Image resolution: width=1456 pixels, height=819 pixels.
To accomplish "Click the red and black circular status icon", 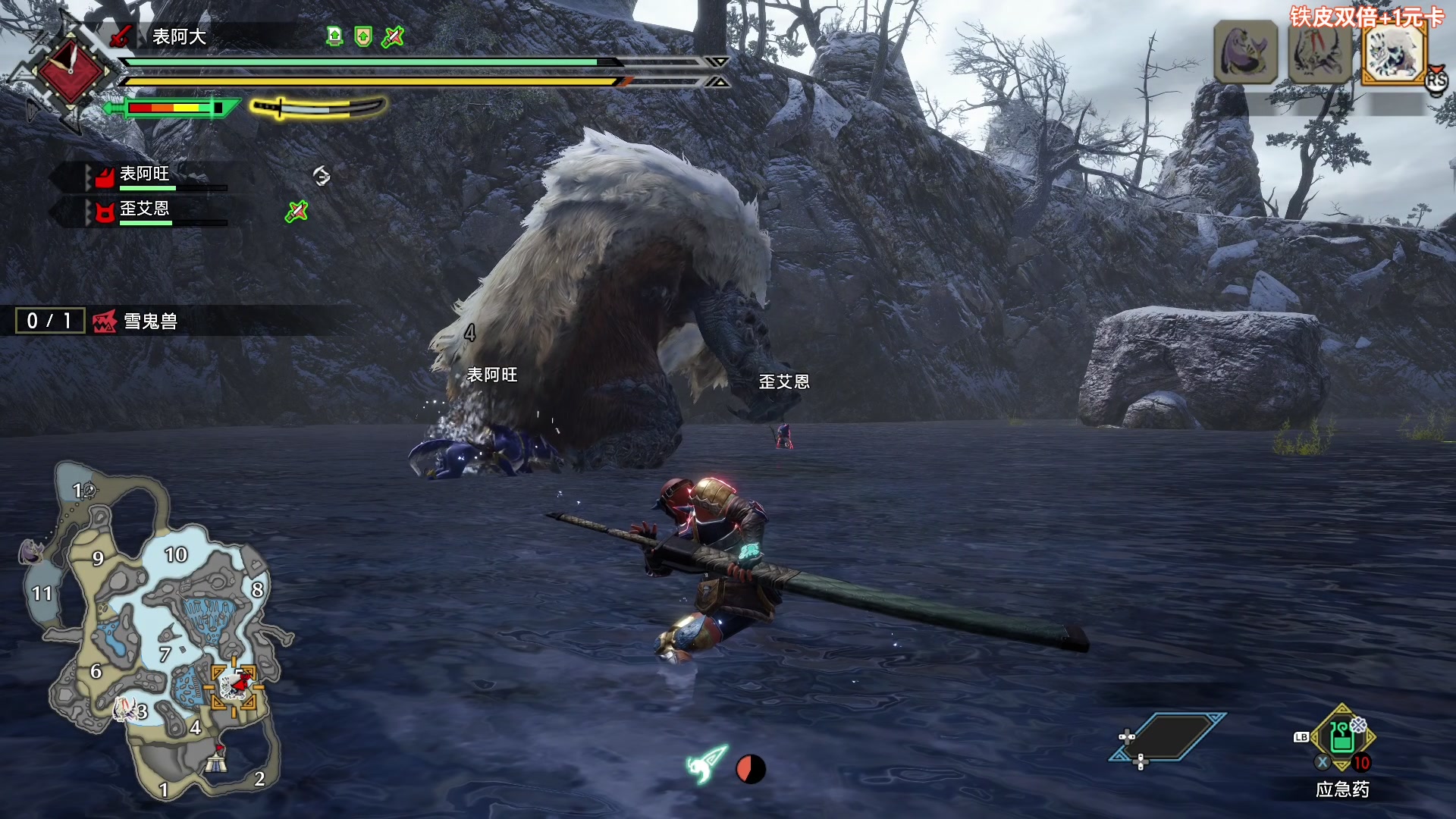I will coord(751,769).
